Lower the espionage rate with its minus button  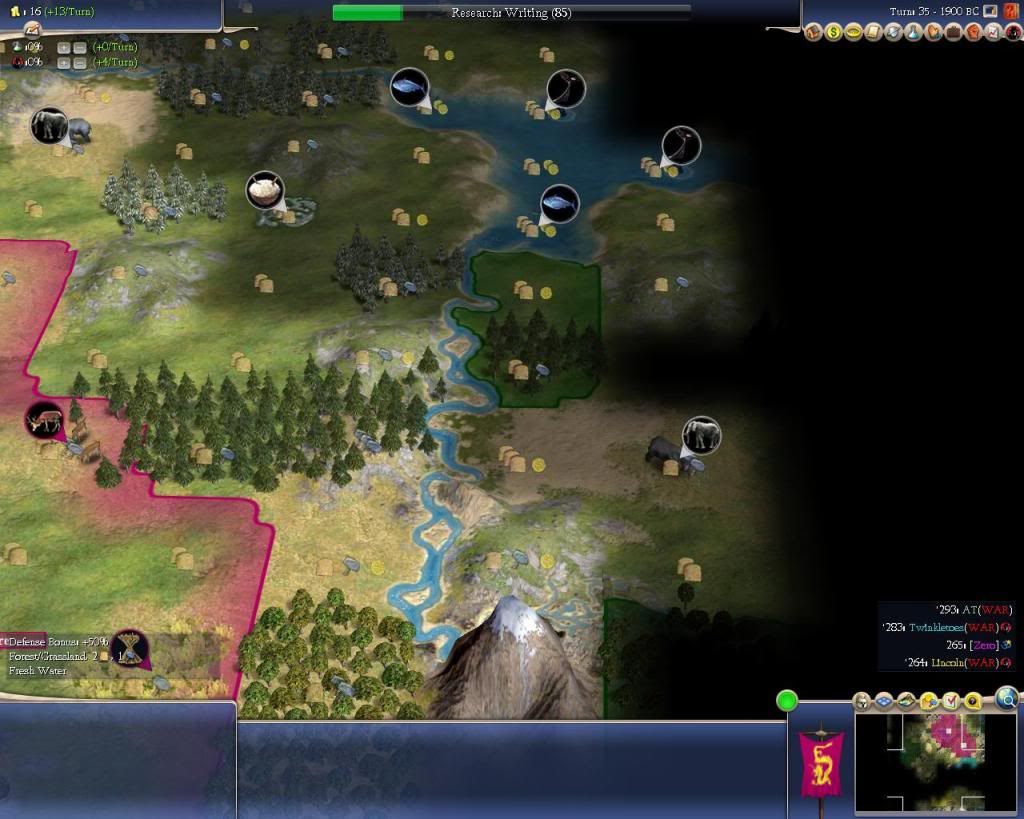[79, 62]
